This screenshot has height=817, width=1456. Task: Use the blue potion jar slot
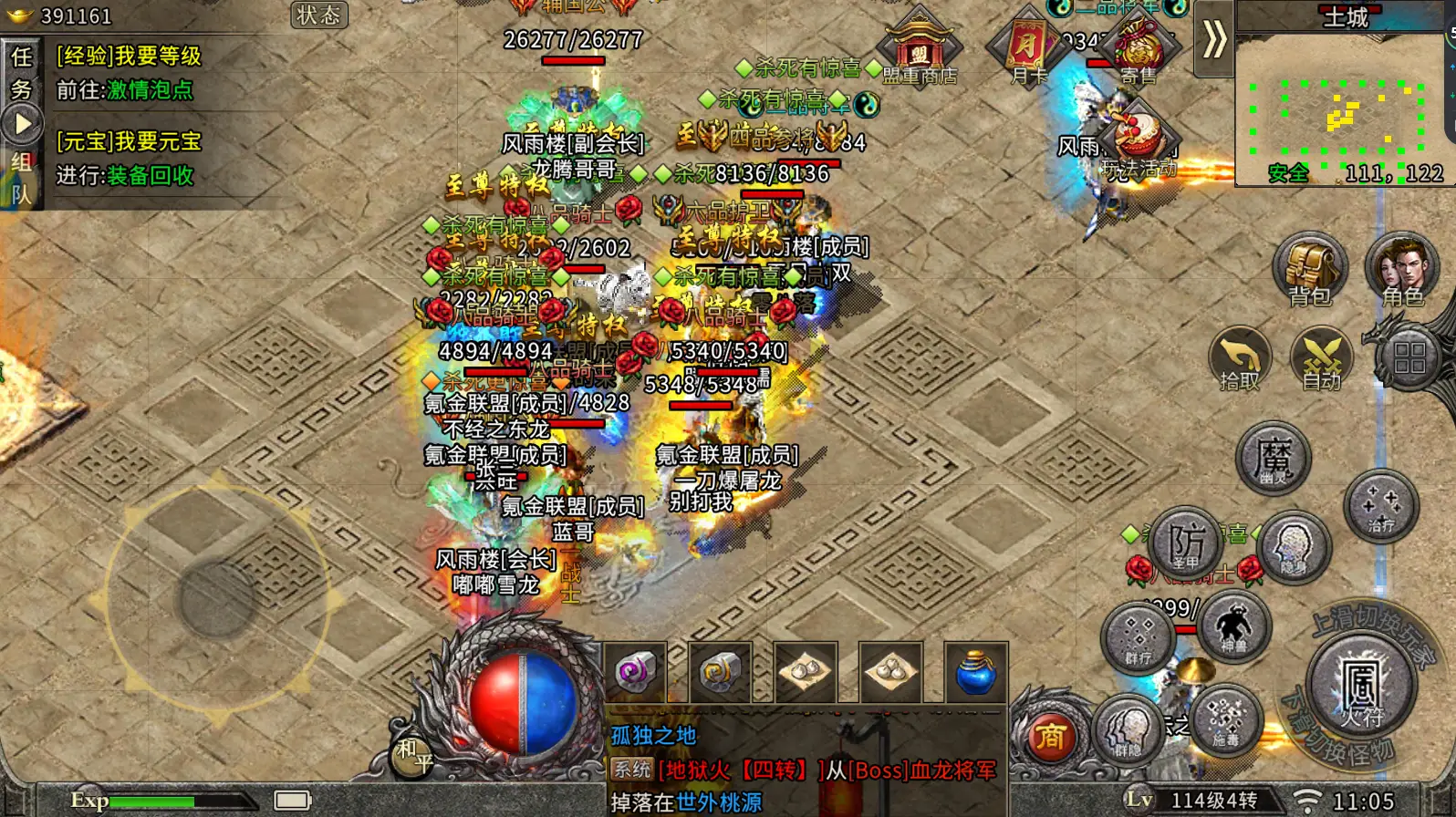tap(975, 673)
